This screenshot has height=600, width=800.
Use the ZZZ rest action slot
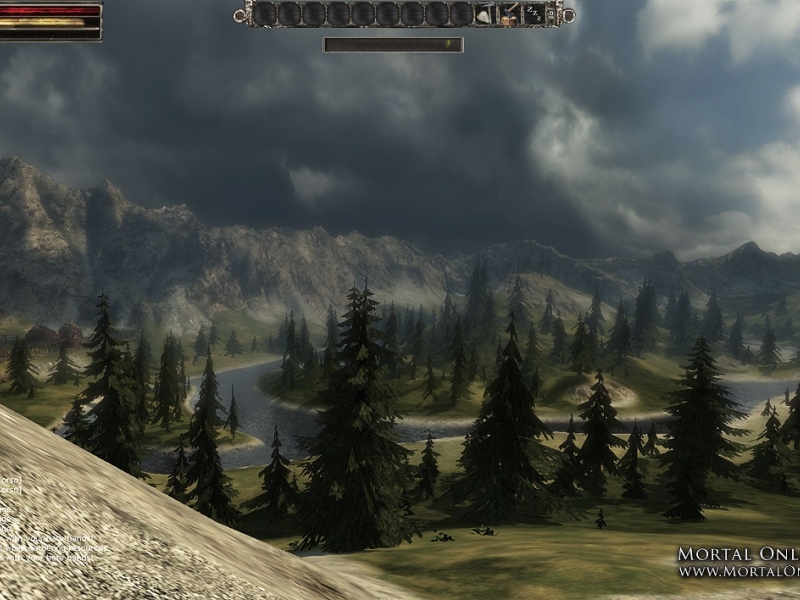click(534, 14)
